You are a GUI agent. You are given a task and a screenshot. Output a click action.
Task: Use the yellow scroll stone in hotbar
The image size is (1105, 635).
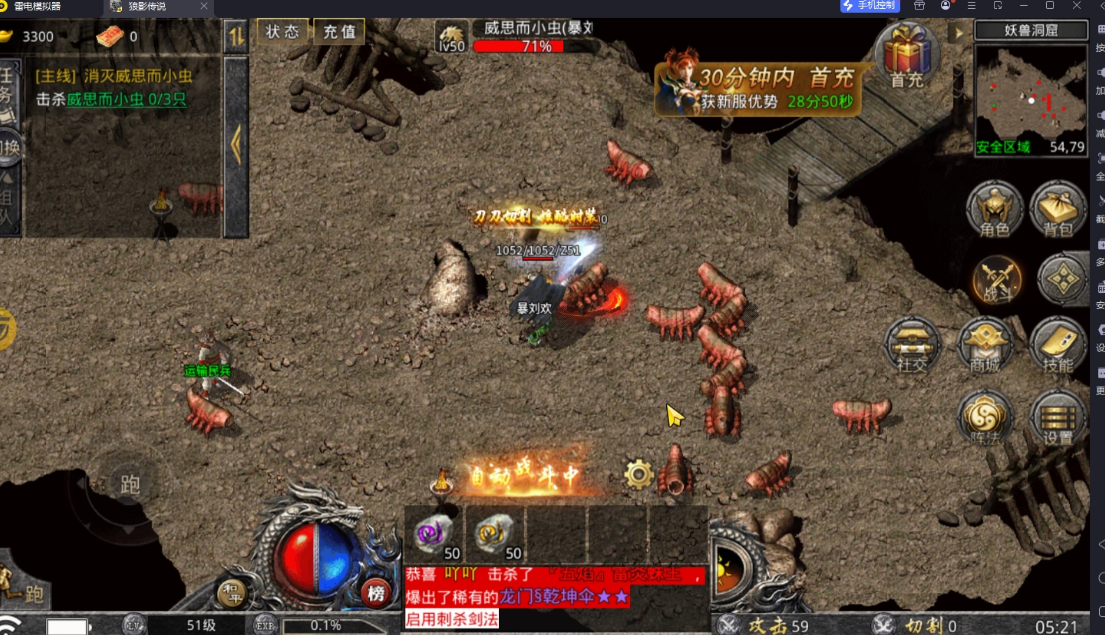point(496,536)
